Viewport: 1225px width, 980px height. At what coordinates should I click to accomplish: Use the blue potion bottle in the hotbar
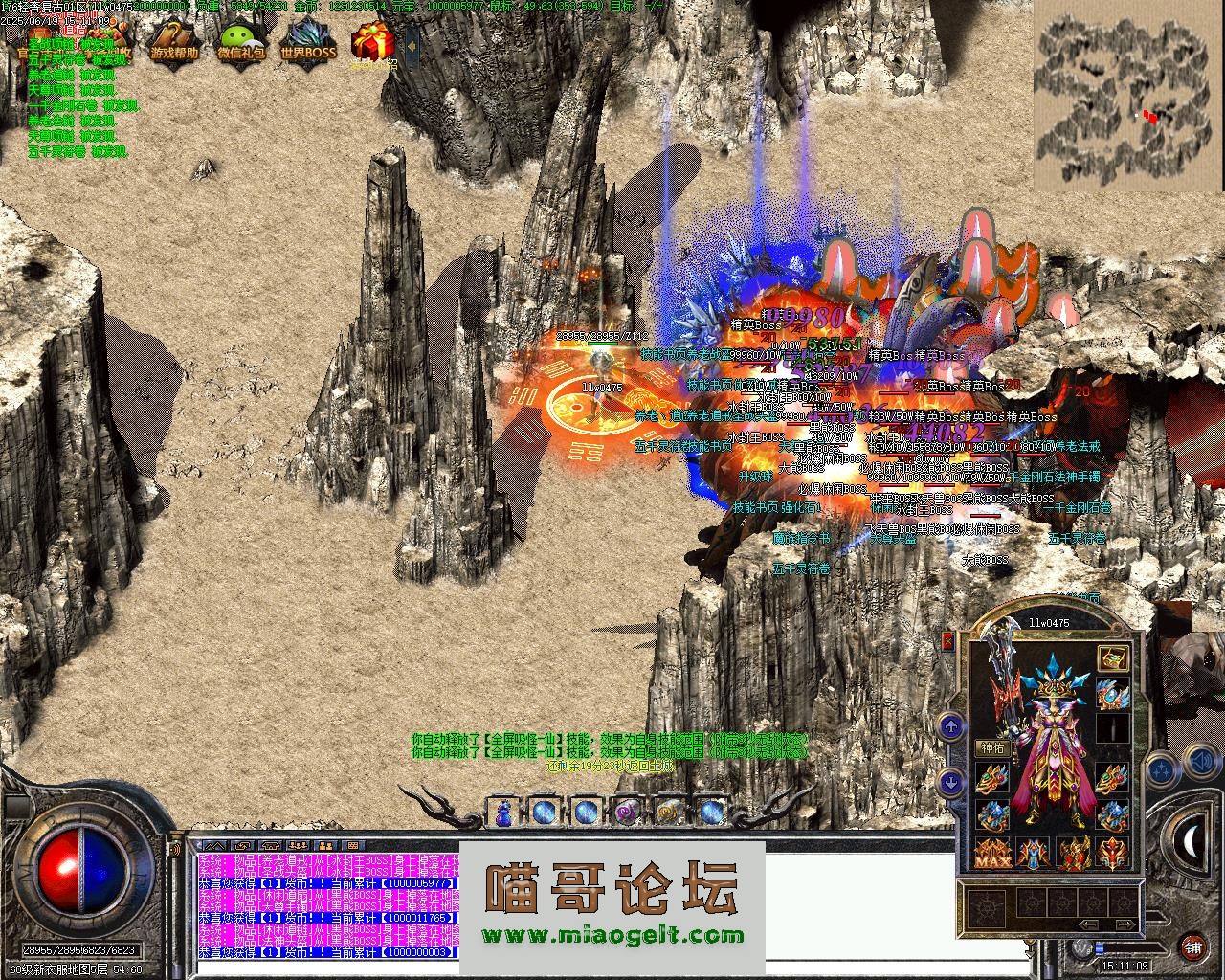pos(503,813)
